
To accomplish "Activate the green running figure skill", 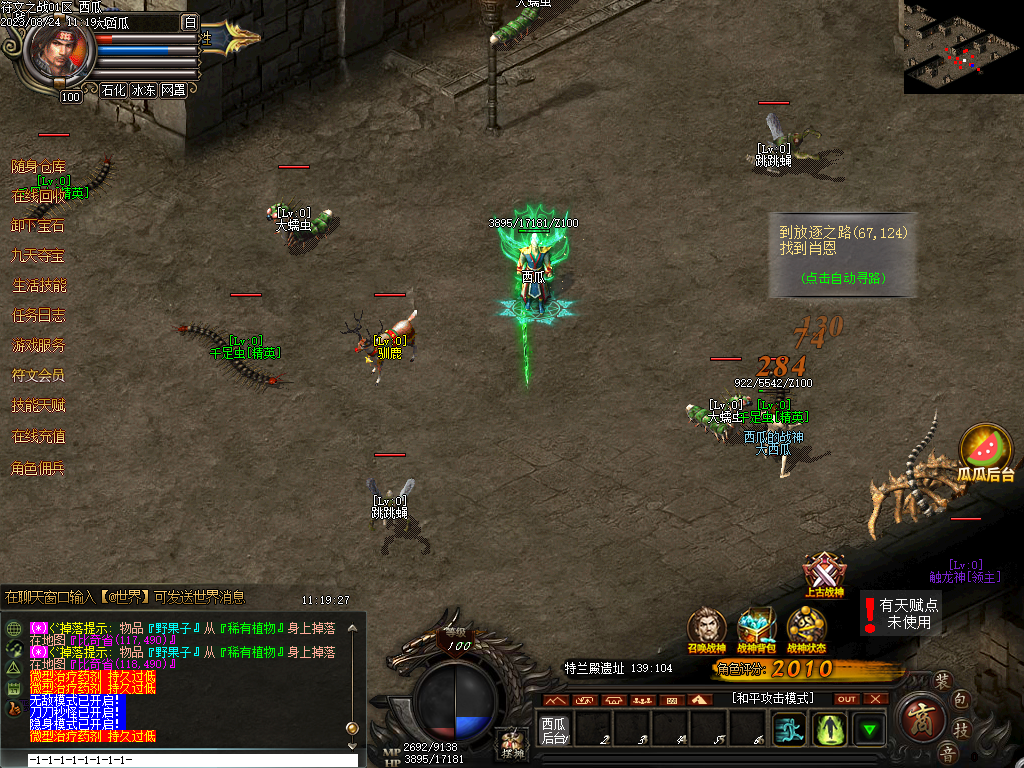I will (x=790, y=728).
